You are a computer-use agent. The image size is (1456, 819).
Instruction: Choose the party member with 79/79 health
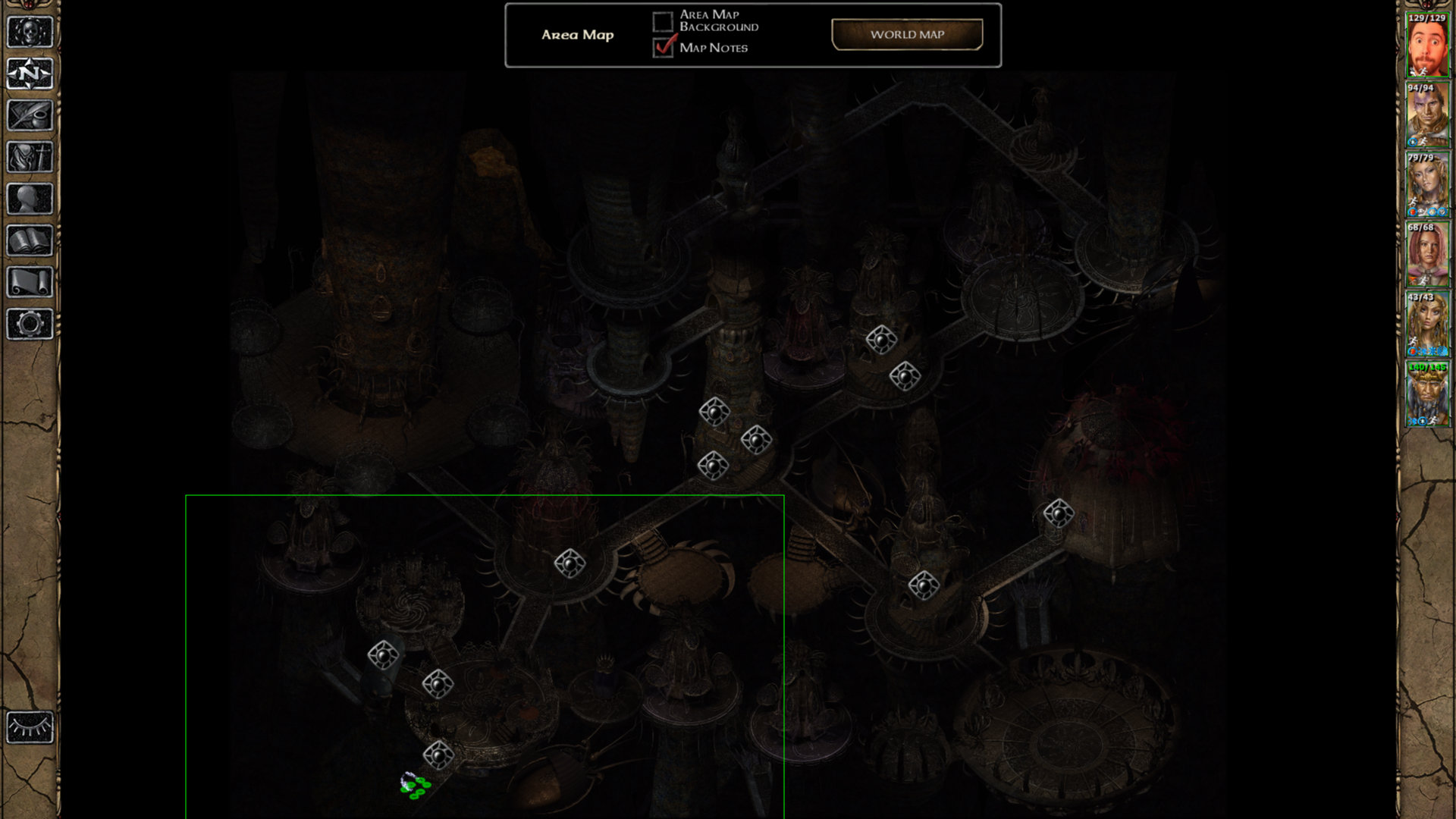(x=1427, y=185)
